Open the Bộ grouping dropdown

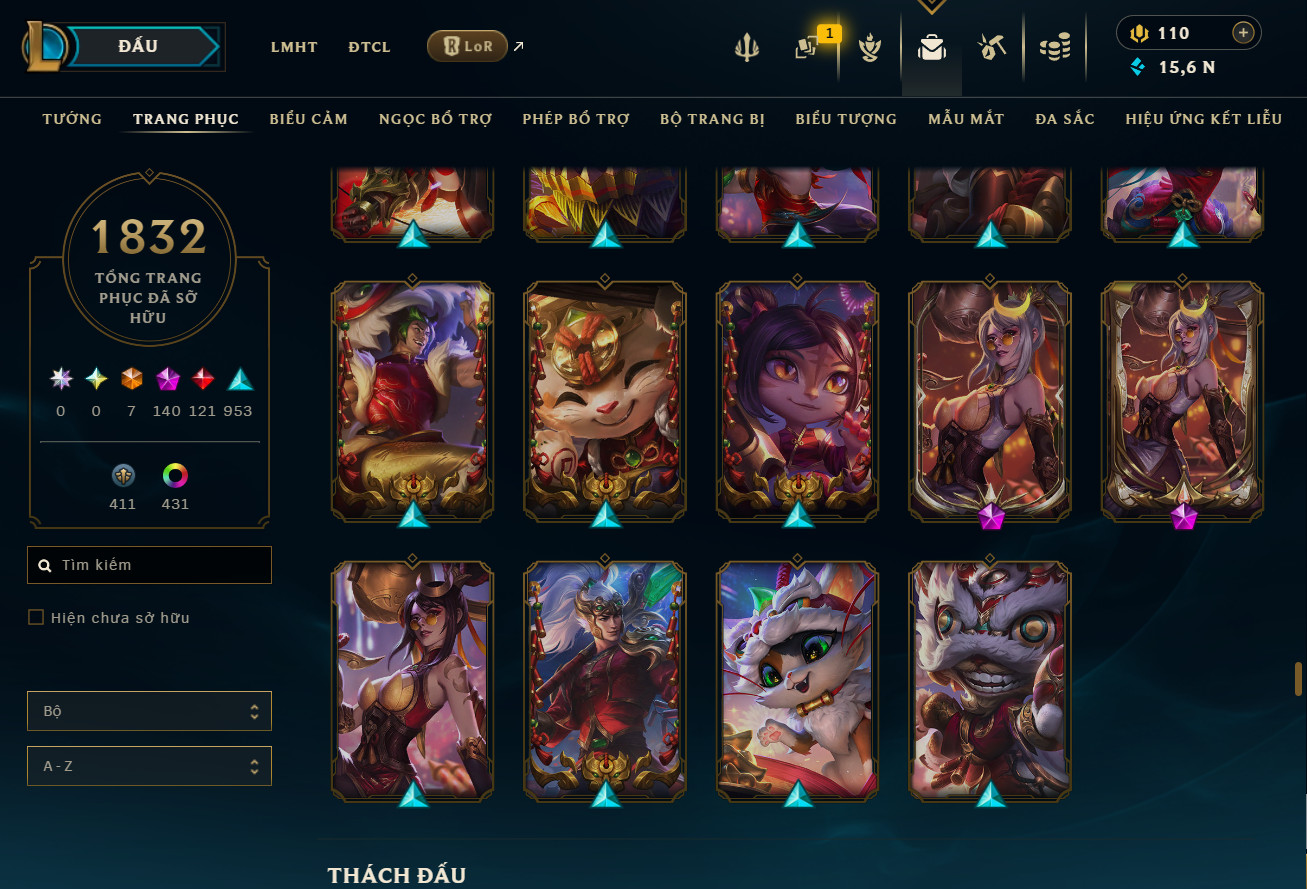click(149, 711)
